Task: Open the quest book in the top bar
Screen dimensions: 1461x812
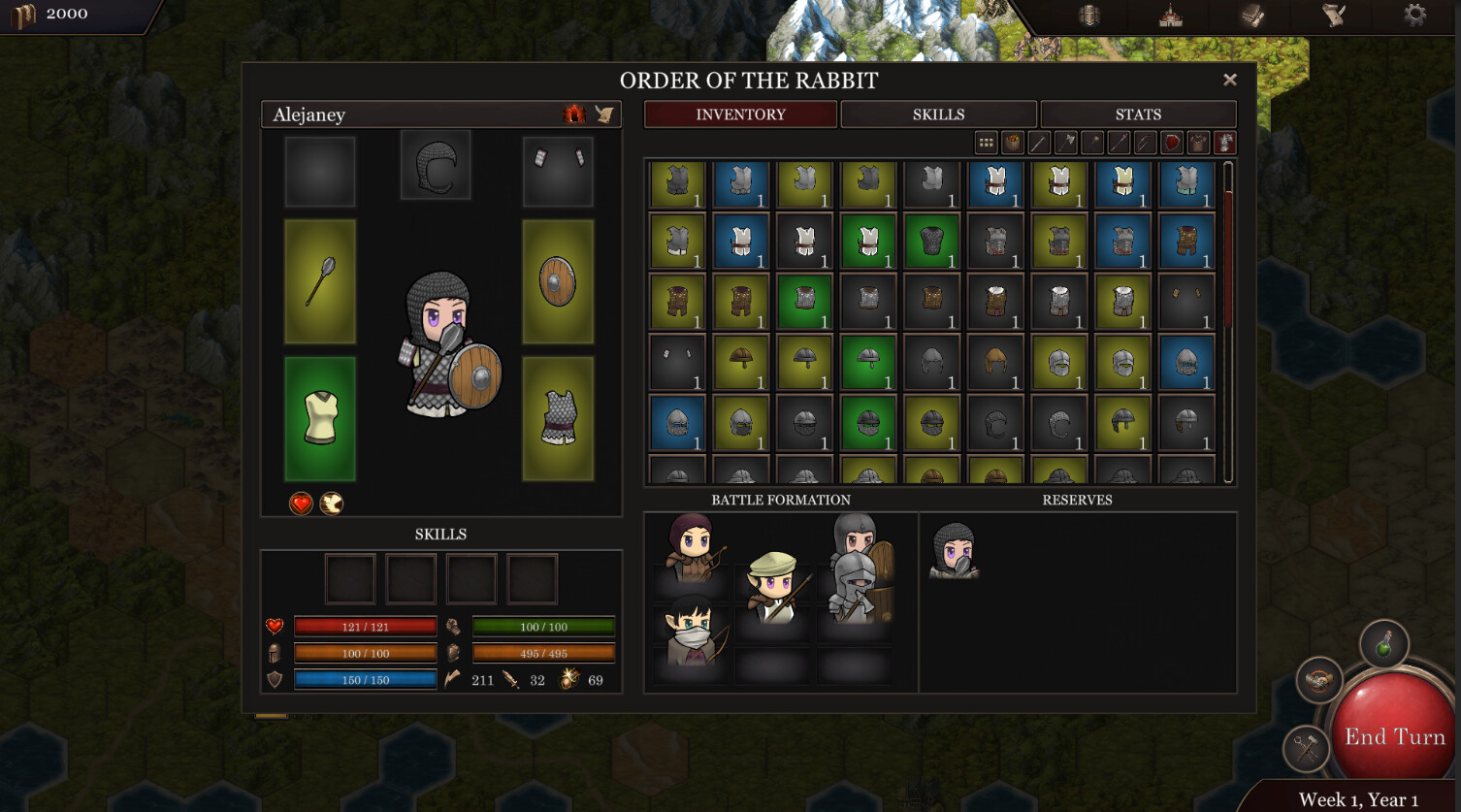Action: click(1251, 16)
